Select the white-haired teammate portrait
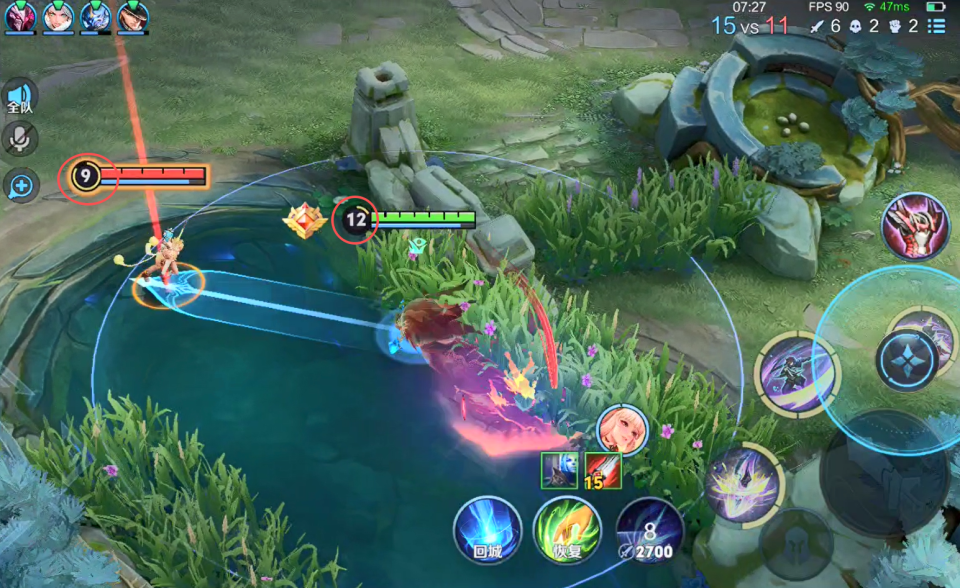 point(58,17)
